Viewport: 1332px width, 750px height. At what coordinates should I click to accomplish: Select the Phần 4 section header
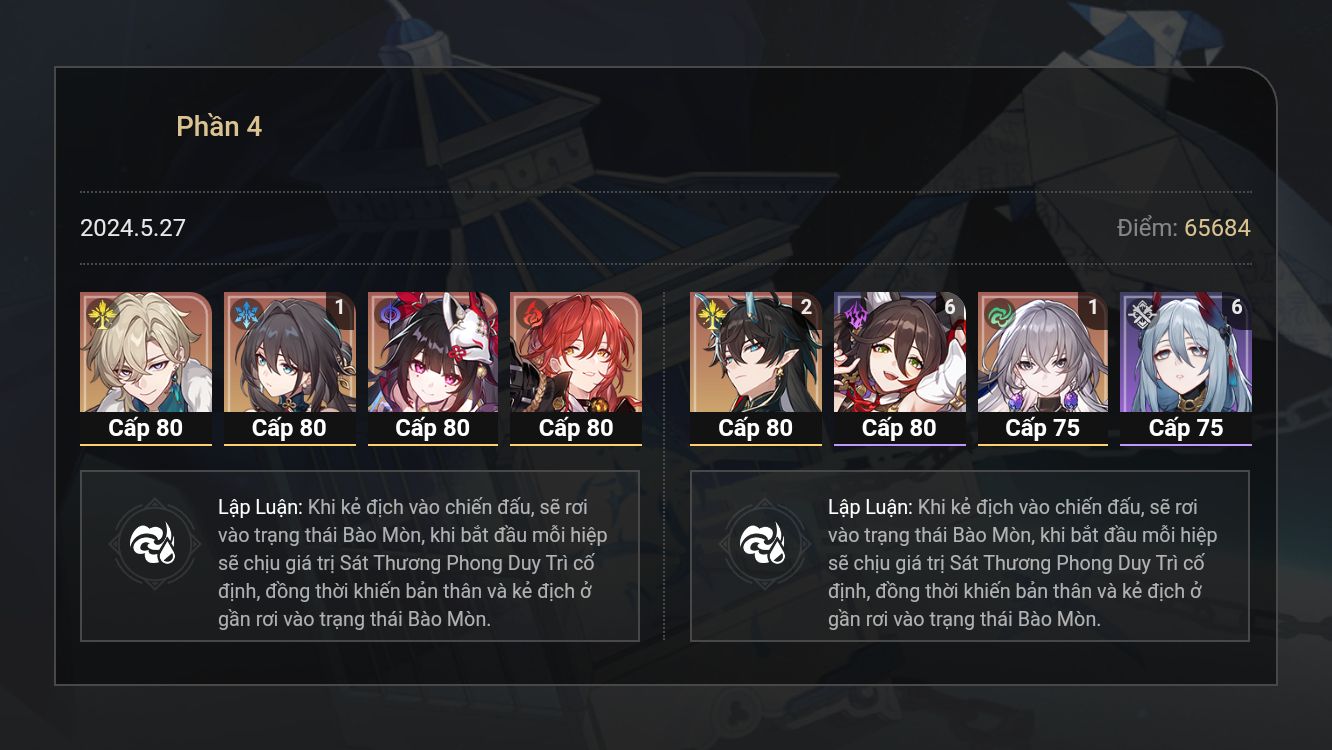tap(219, 125)
